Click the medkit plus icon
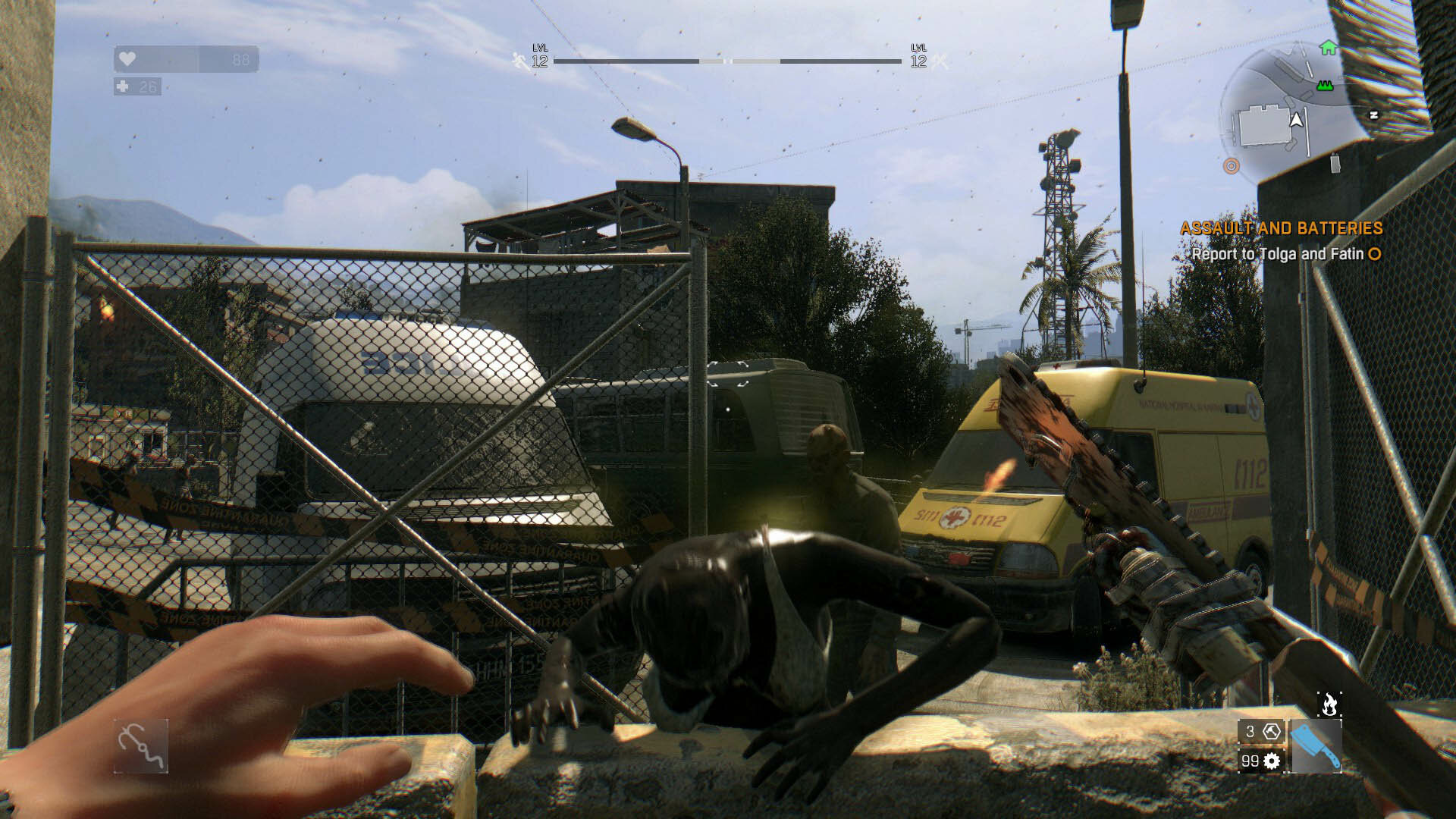Image resolution: width=1456 pixels, height=819 pixels. [123, 86]
